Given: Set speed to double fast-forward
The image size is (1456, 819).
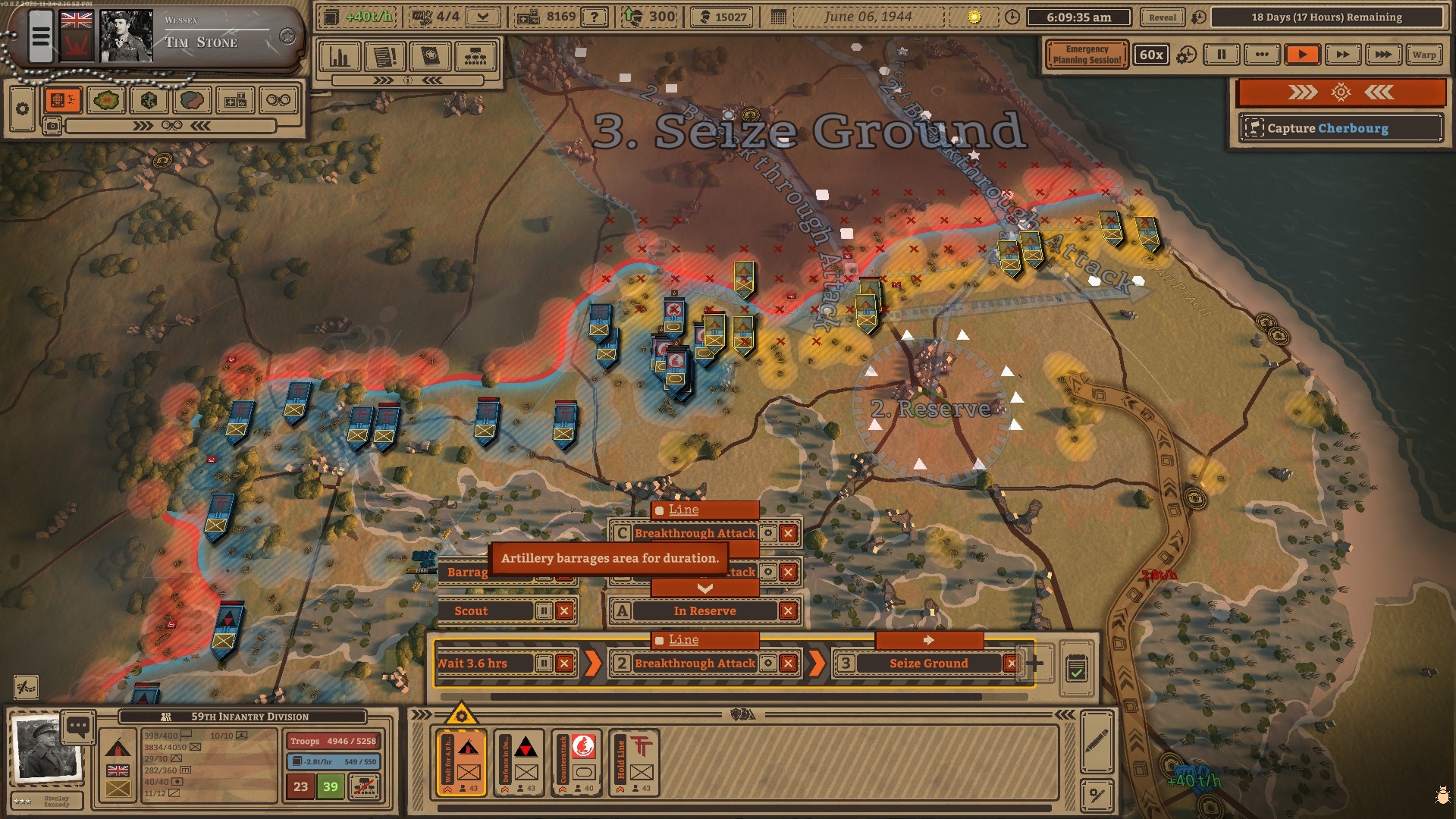Looking at the screenshot, I should pos(1342,55).
